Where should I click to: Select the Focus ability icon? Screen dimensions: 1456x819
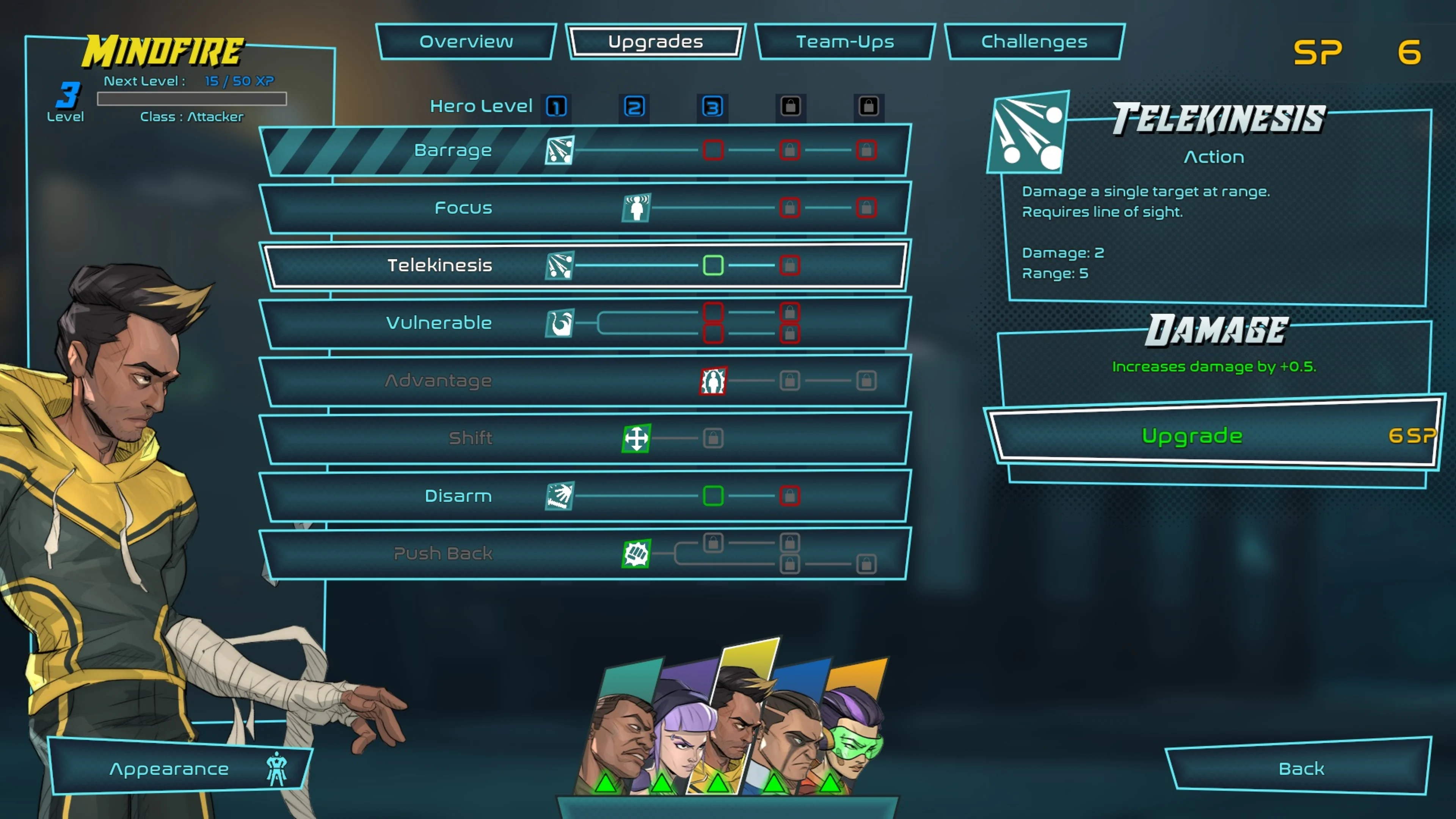pyautogui.click(x=637, y=208)
